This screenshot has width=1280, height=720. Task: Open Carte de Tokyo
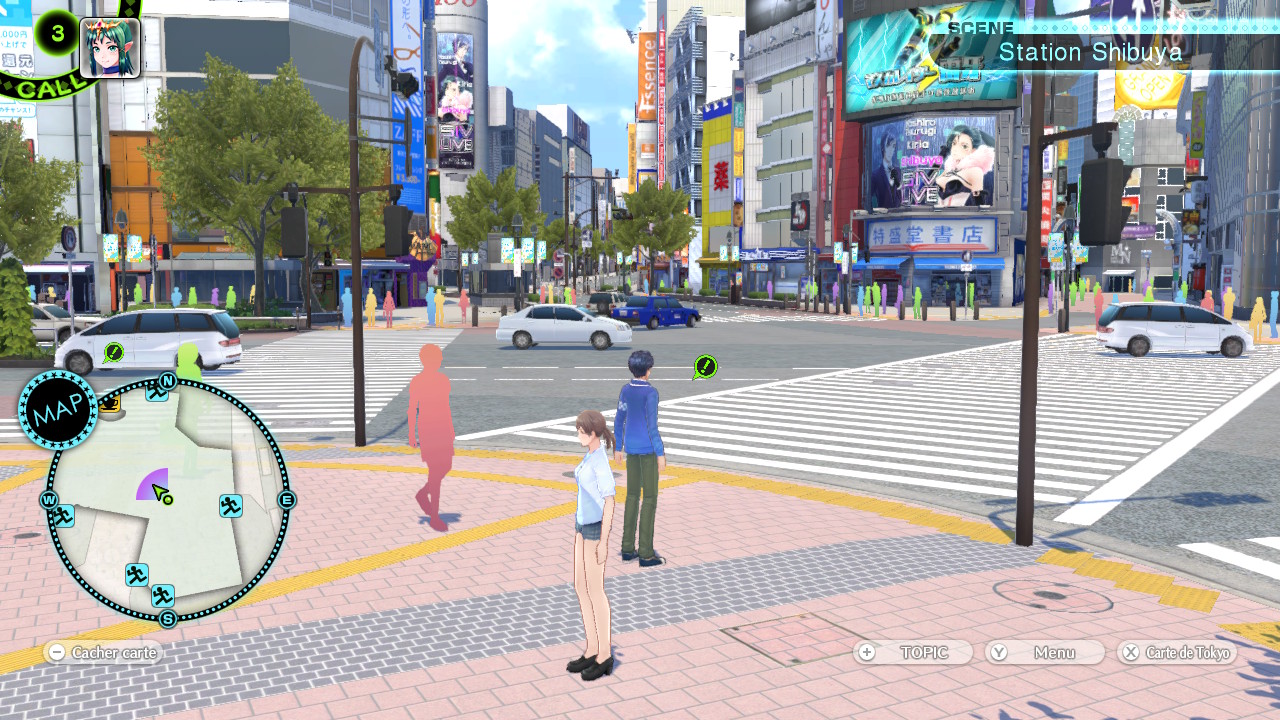[1177, 653]
